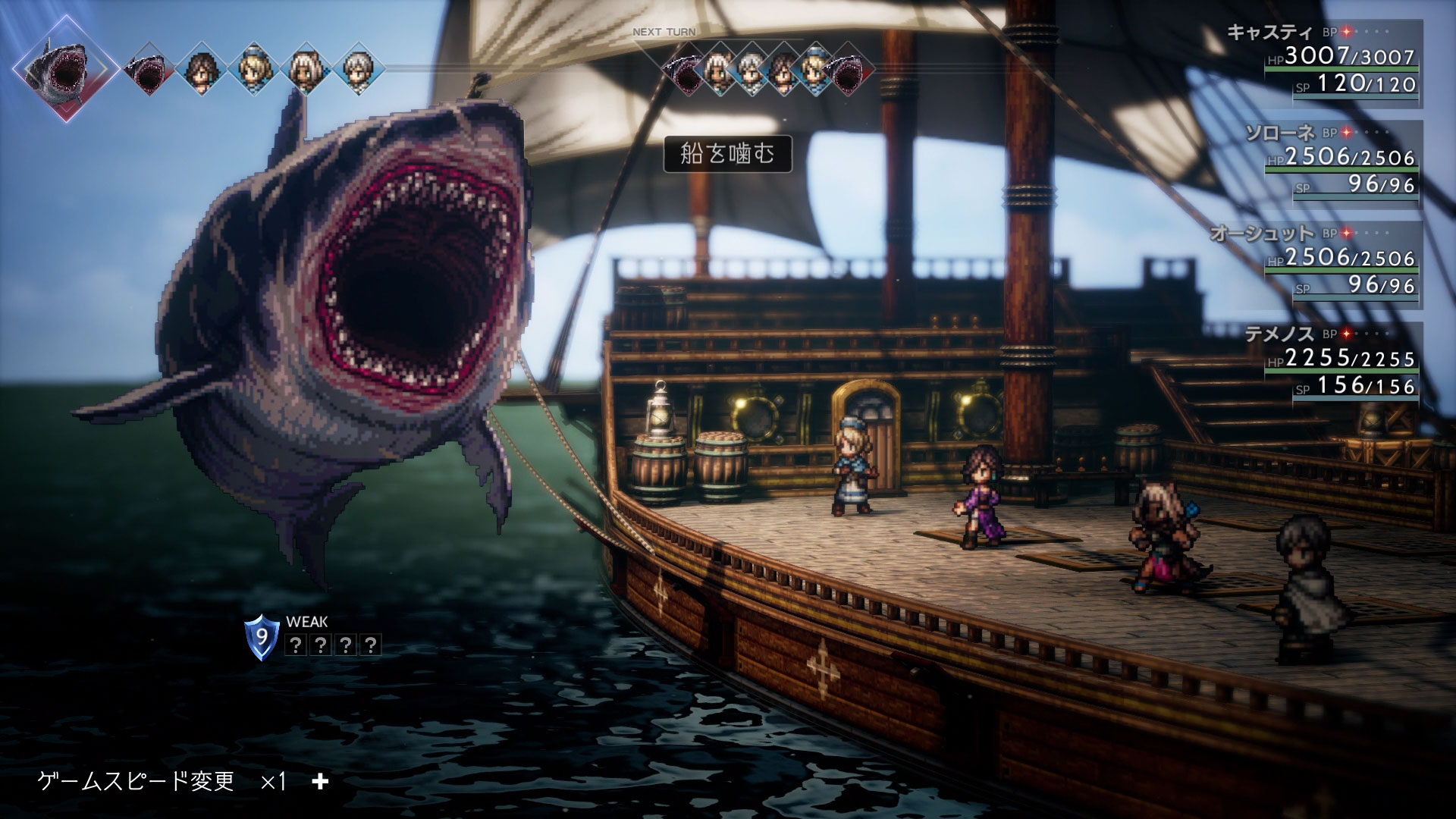
Task: Choose Ochette's portrait in the current turn order
Action: (x=305, y=69)
